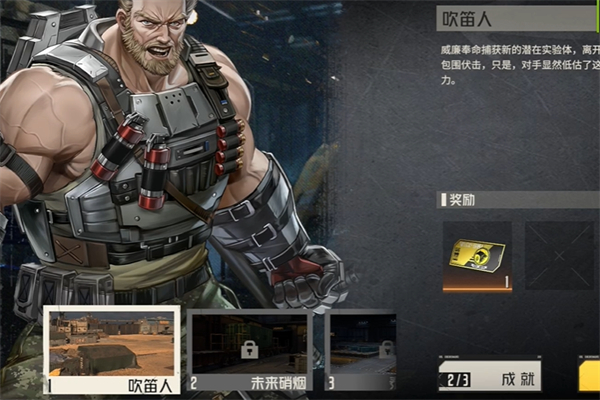Select the third locked mission thumbnail

(362, 348)
